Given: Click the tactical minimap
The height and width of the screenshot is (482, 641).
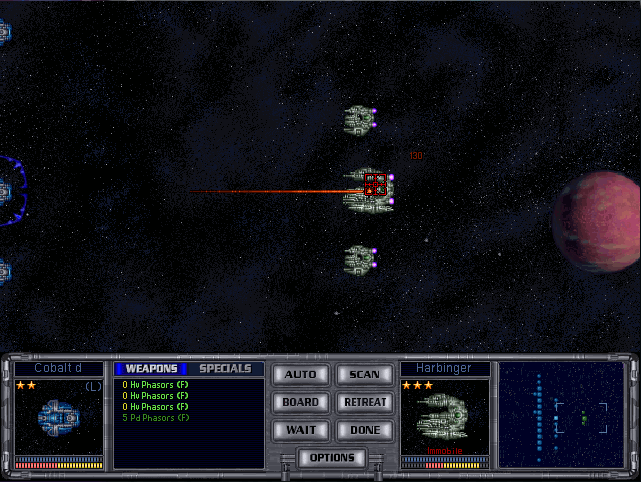Looking at the screenshot, I should [561, 414].
